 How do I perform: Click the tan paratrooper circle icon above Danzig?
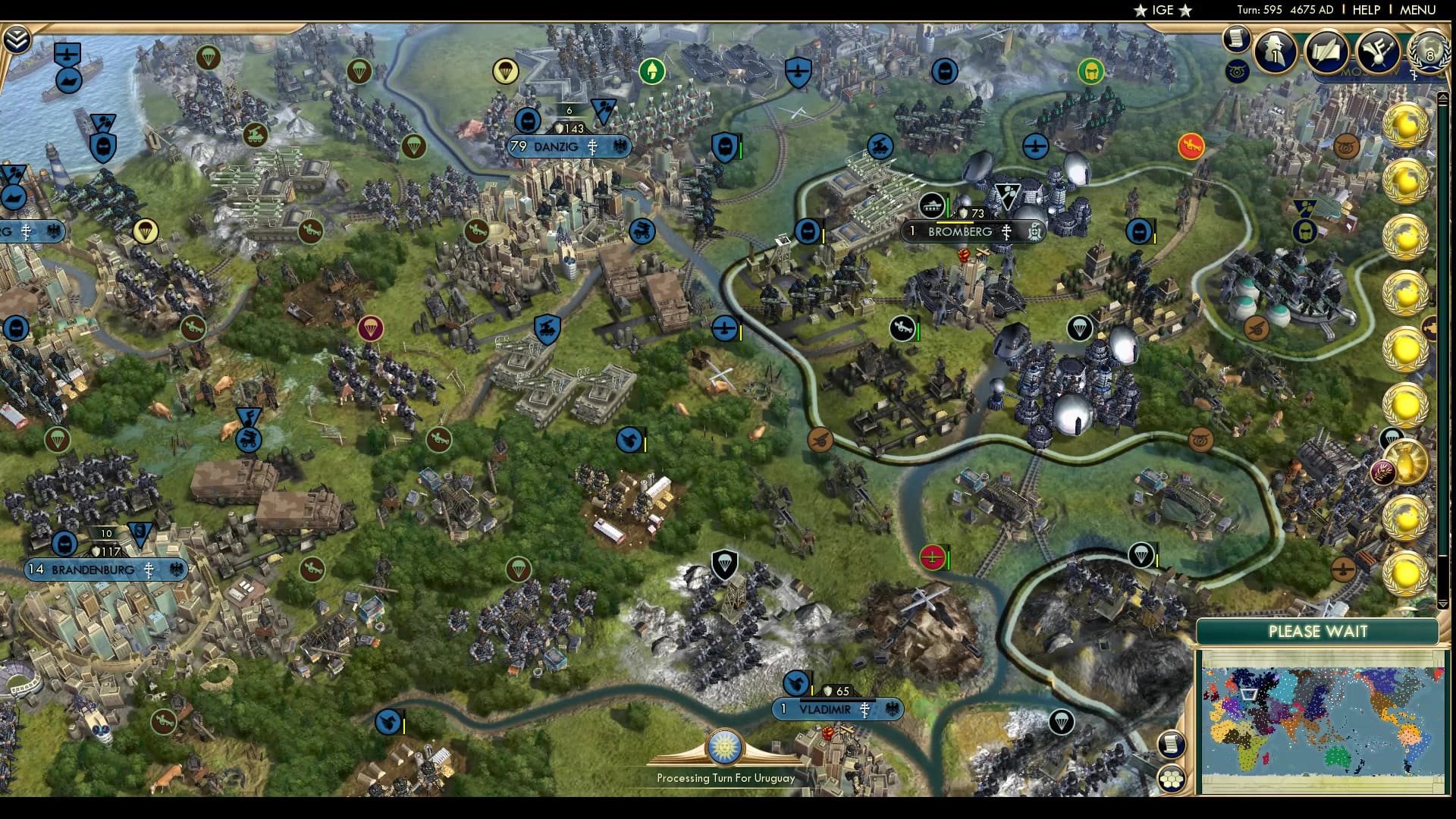[x=507, y=70]
